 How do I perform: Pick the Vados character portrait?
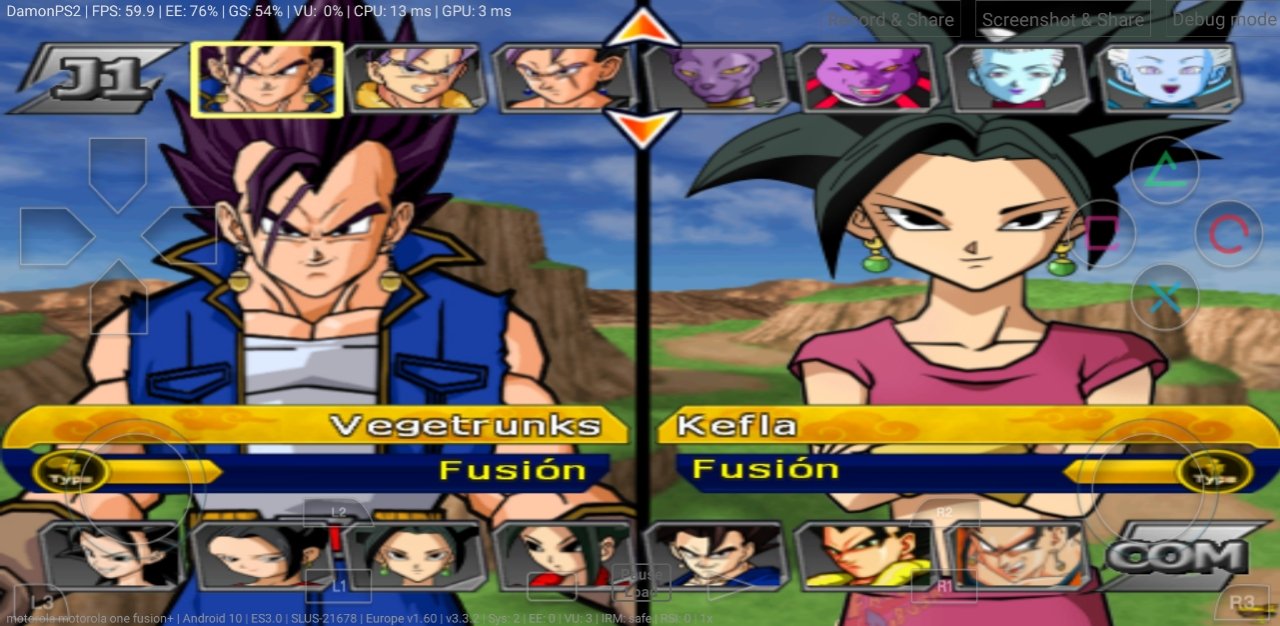[1167, 78]
